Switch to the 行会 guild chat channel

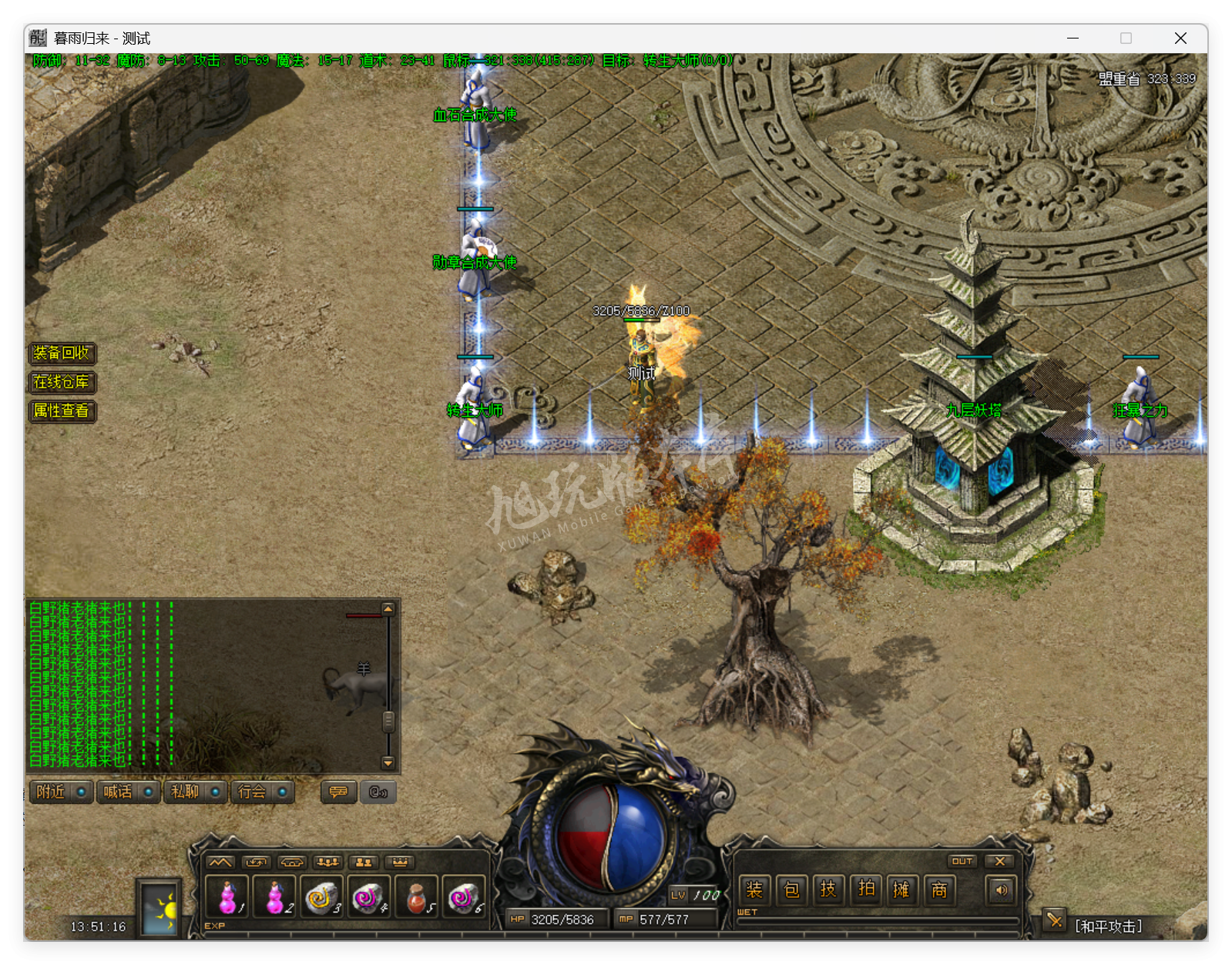tap(262, 792)
